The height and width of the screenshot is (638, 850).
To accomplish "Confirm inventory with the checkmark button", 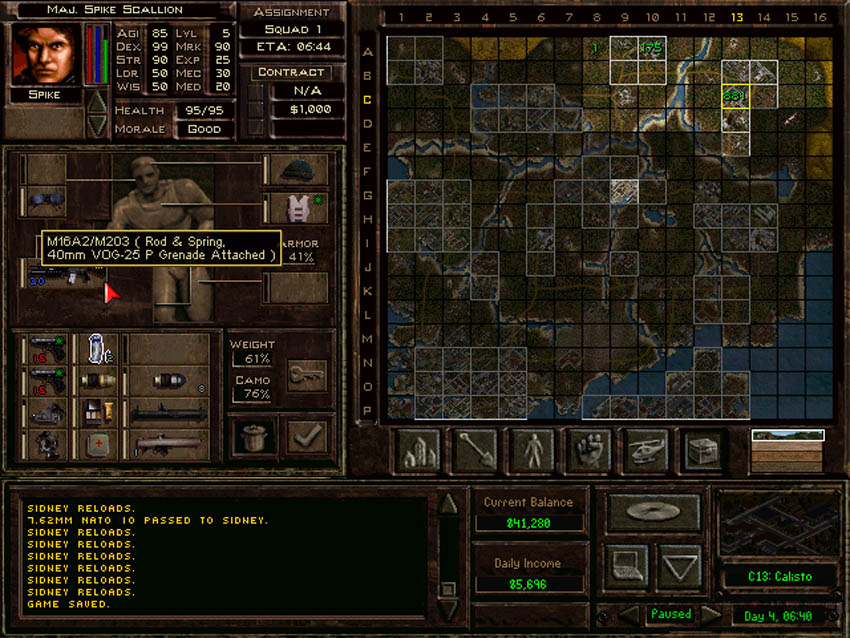I will click(x=305, y=436).
